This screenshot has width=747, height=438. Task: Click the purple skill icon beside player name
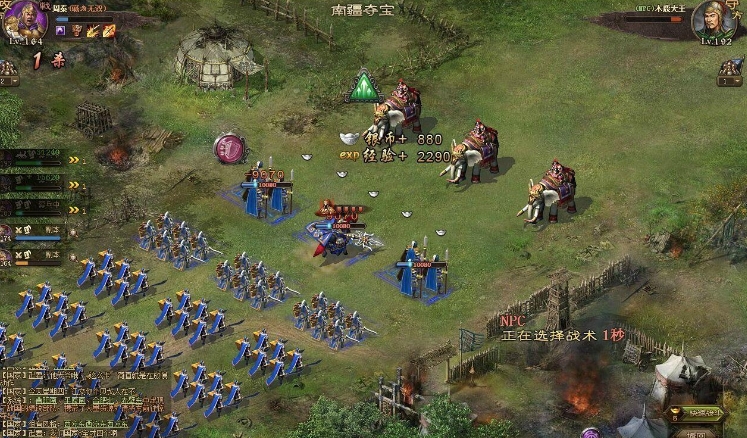[60, 31]
